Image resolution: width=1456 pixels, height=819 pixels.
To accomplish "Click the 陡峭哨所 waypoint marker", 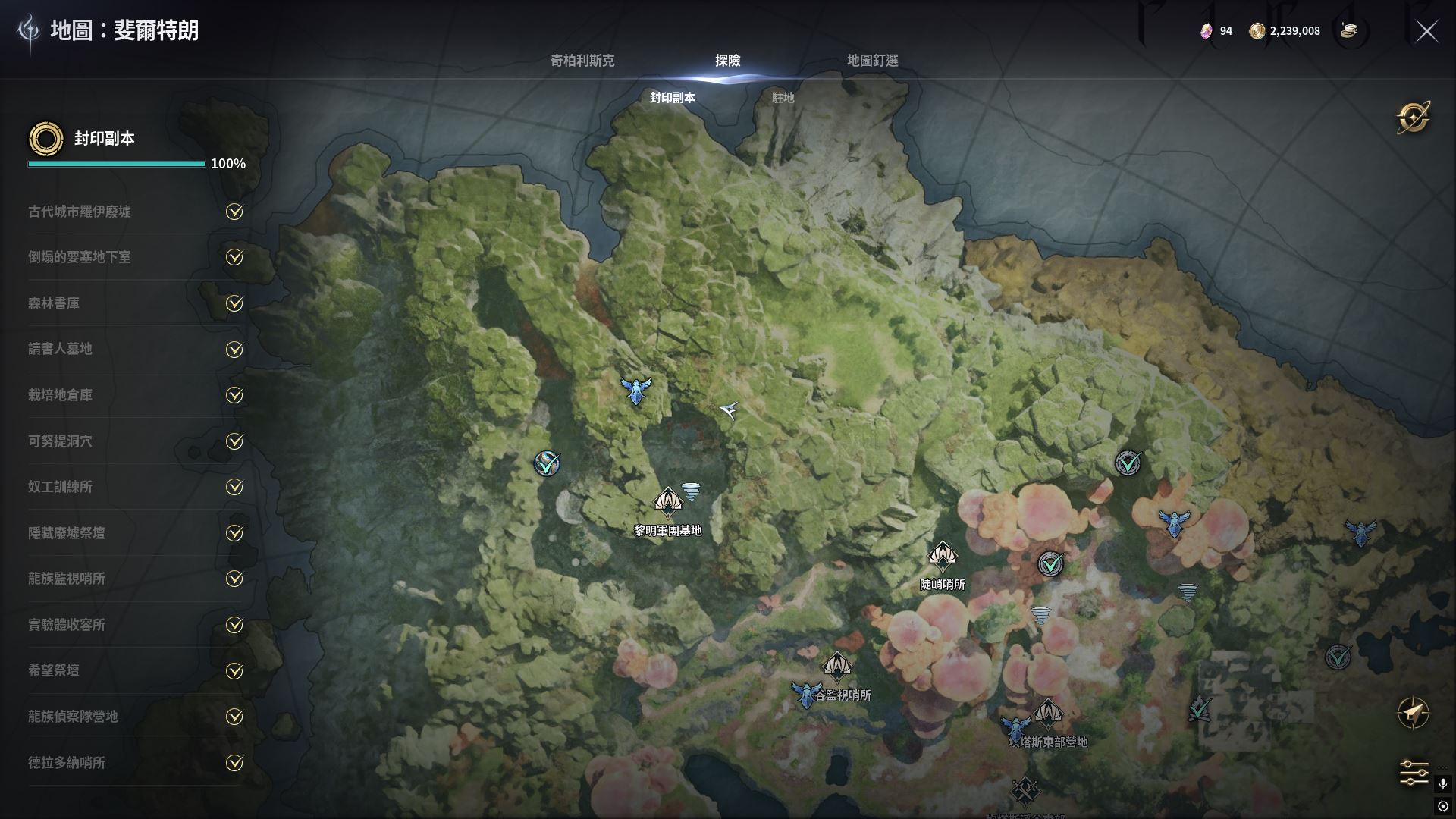I will point(942,556).
